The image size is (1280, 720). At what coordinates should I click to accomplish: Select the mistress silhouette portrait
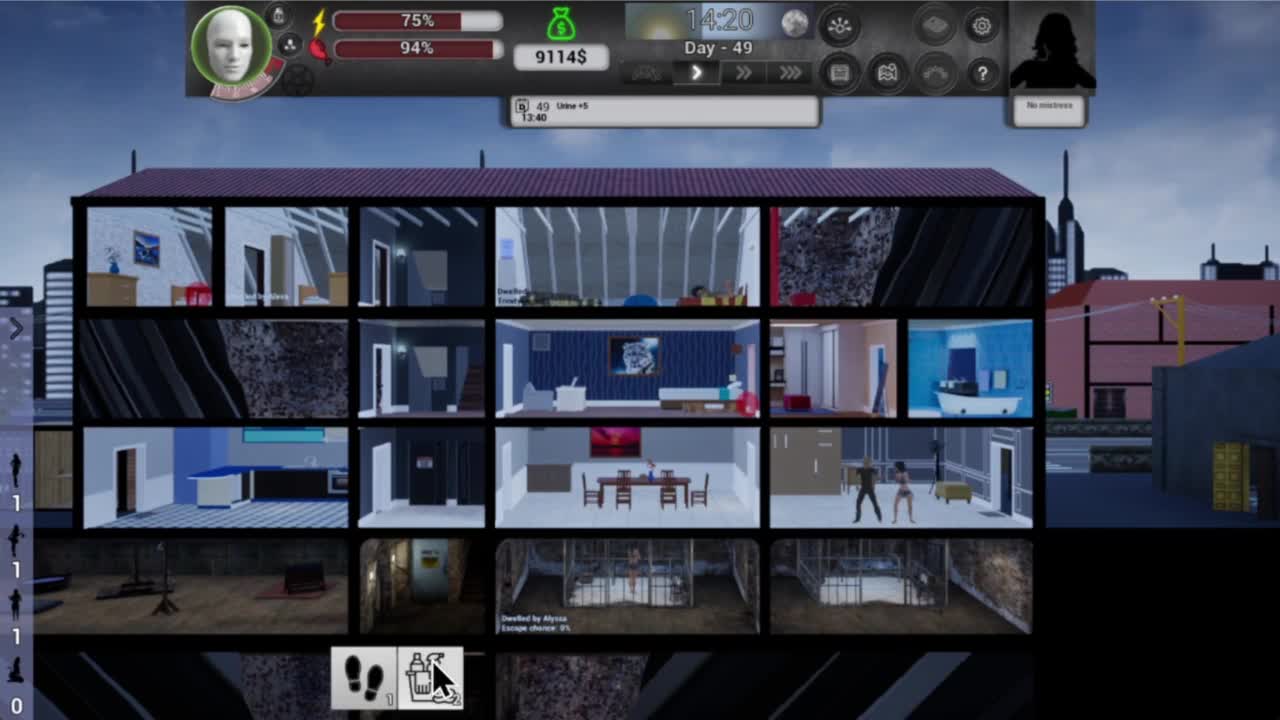1050,50
